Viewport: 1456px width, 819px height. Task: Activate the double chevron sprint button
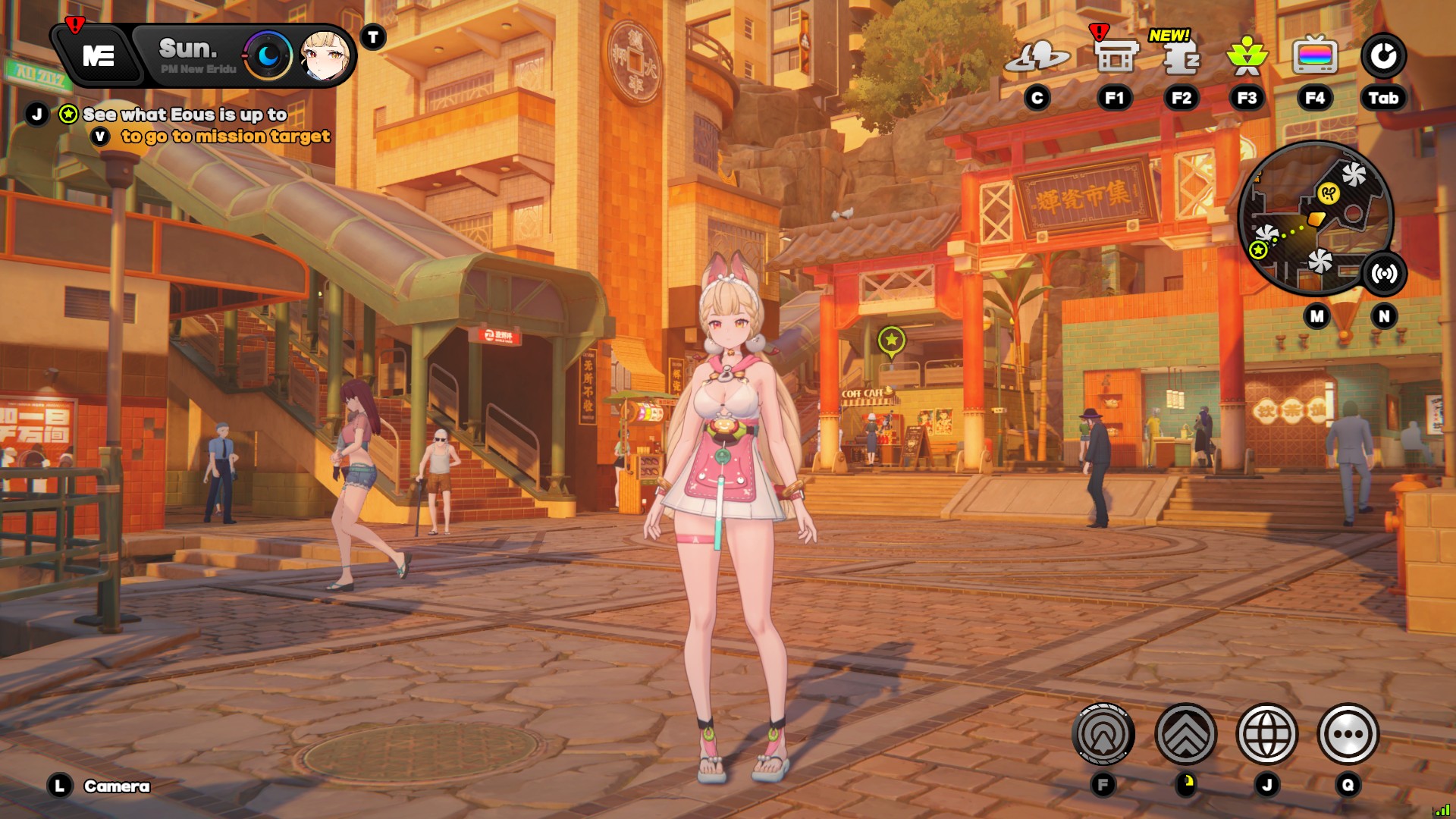pyautogui.click(x=1185, y=734)
